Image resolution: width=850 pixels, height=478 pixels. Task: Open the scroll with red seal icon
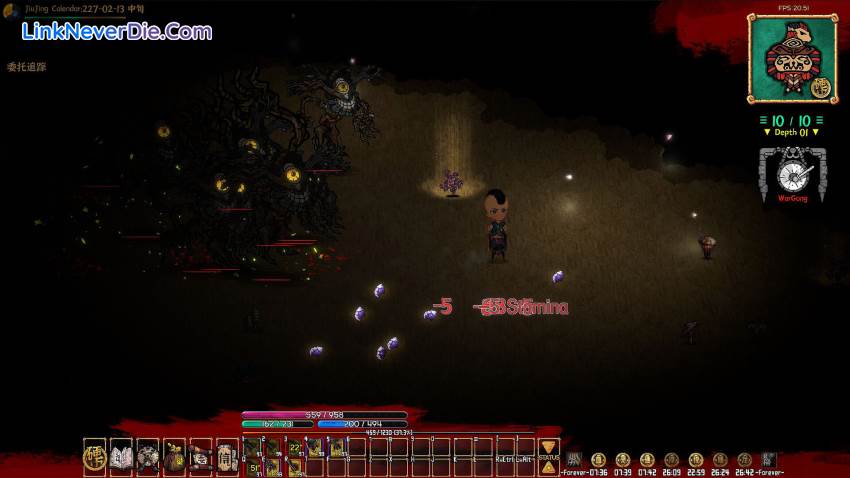200,455
